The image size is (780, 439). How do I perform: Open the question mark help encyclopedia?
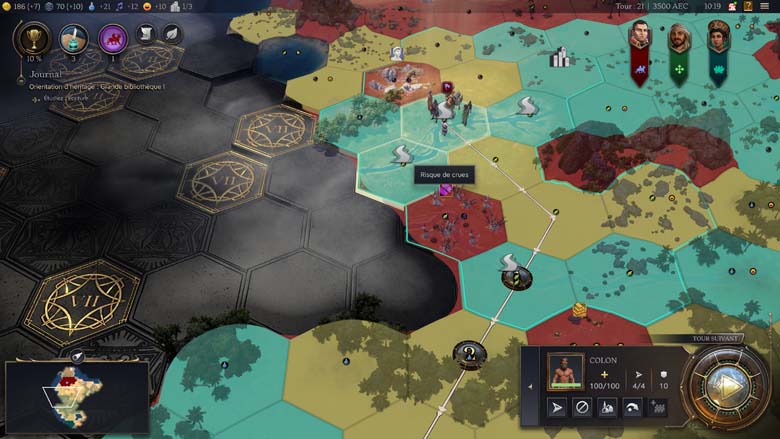[x=749, y=6]
